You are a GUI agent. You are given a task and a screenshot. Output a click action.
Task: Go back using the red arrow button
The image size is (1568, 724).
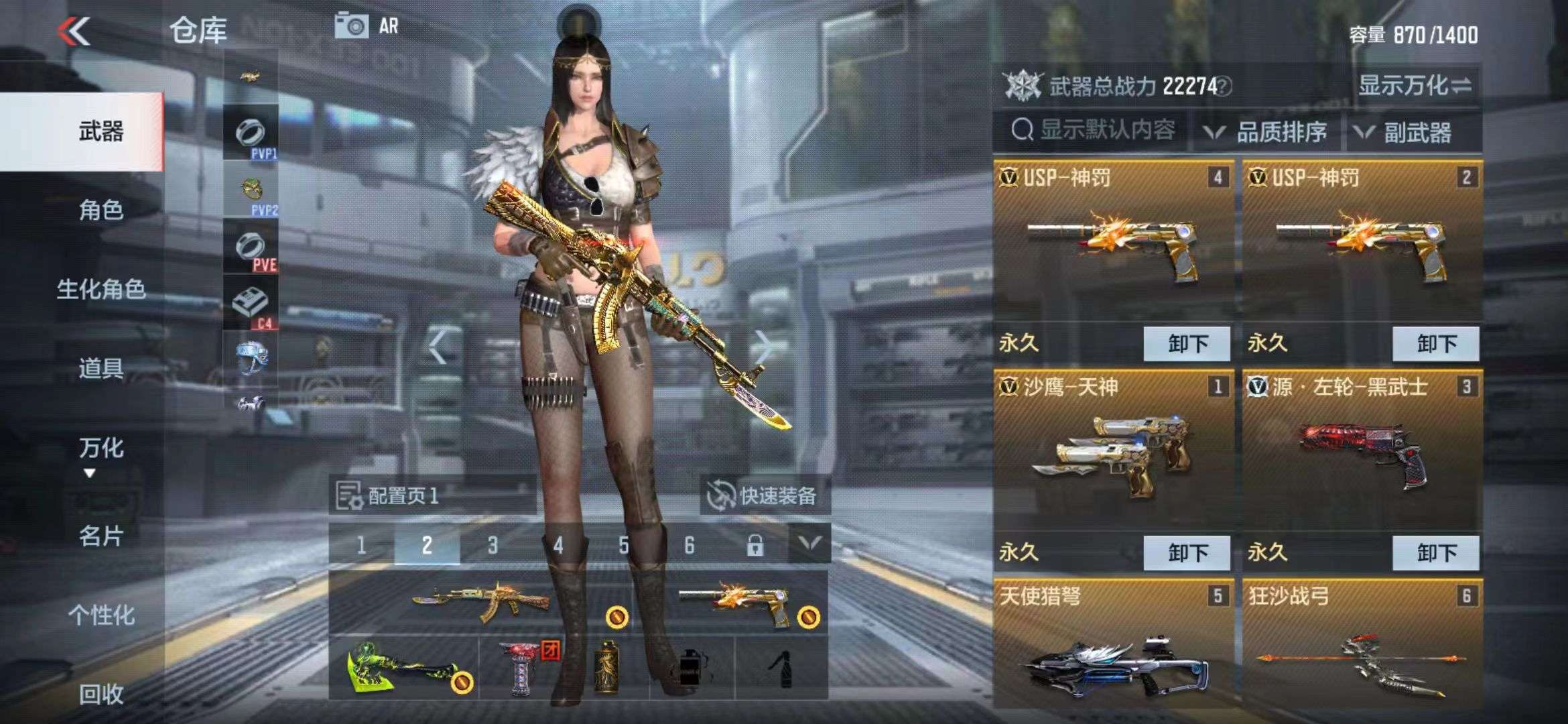tap(74, 32)
